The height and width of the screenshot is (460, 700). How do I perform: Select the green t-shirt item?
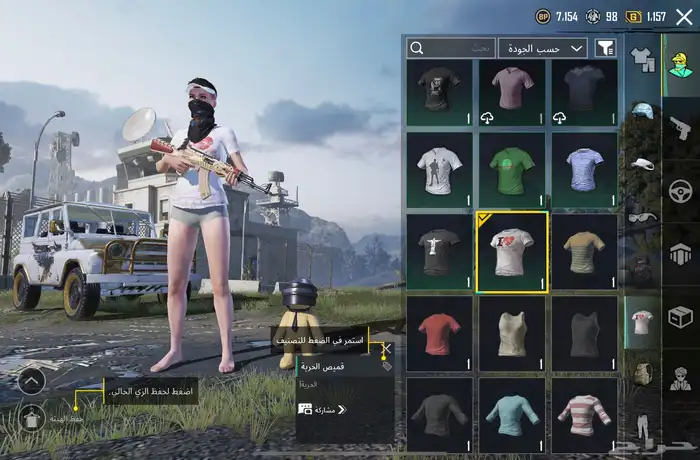[511, 168]
